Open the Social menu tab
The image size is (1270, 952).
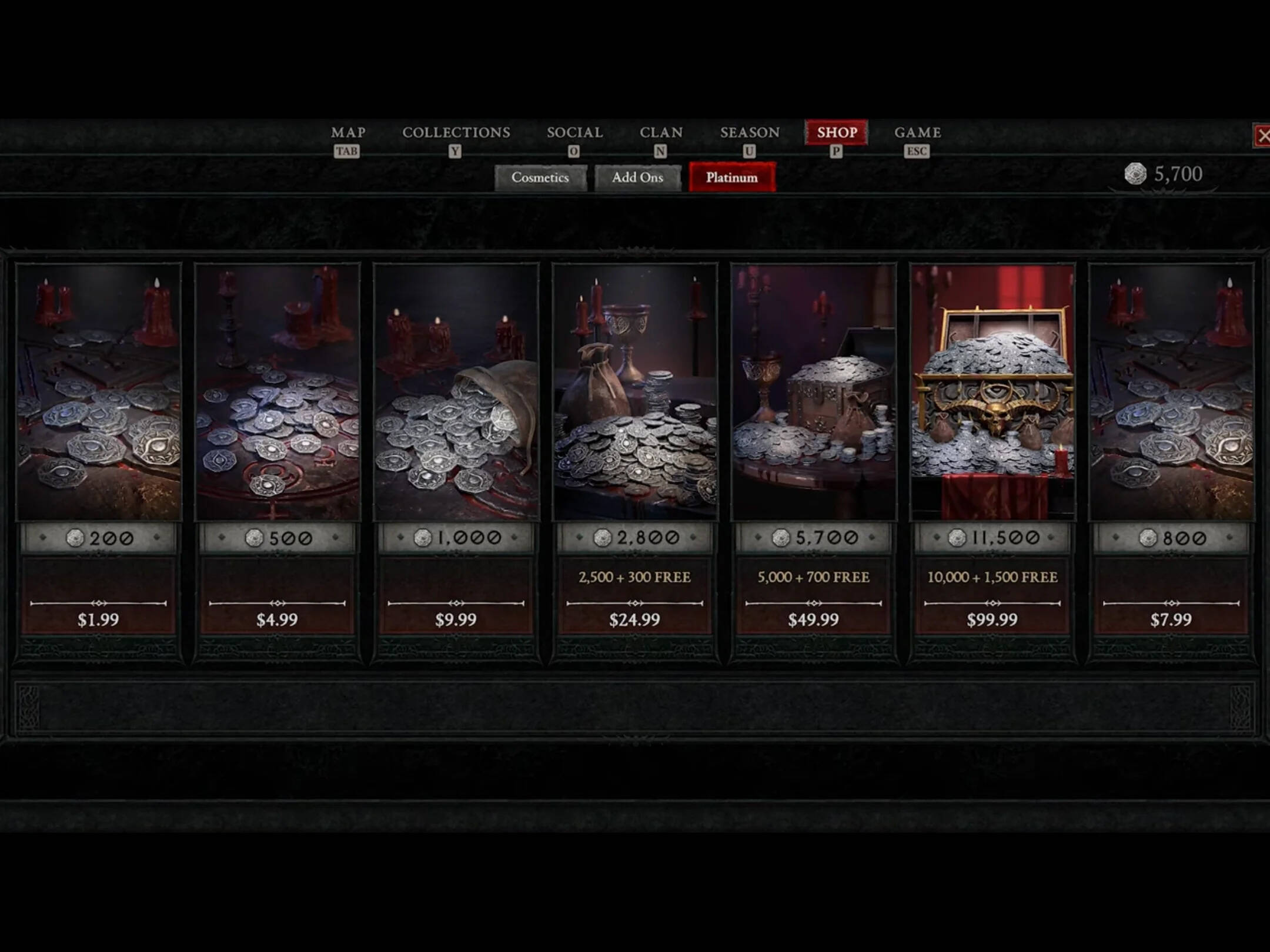(574, 133)
